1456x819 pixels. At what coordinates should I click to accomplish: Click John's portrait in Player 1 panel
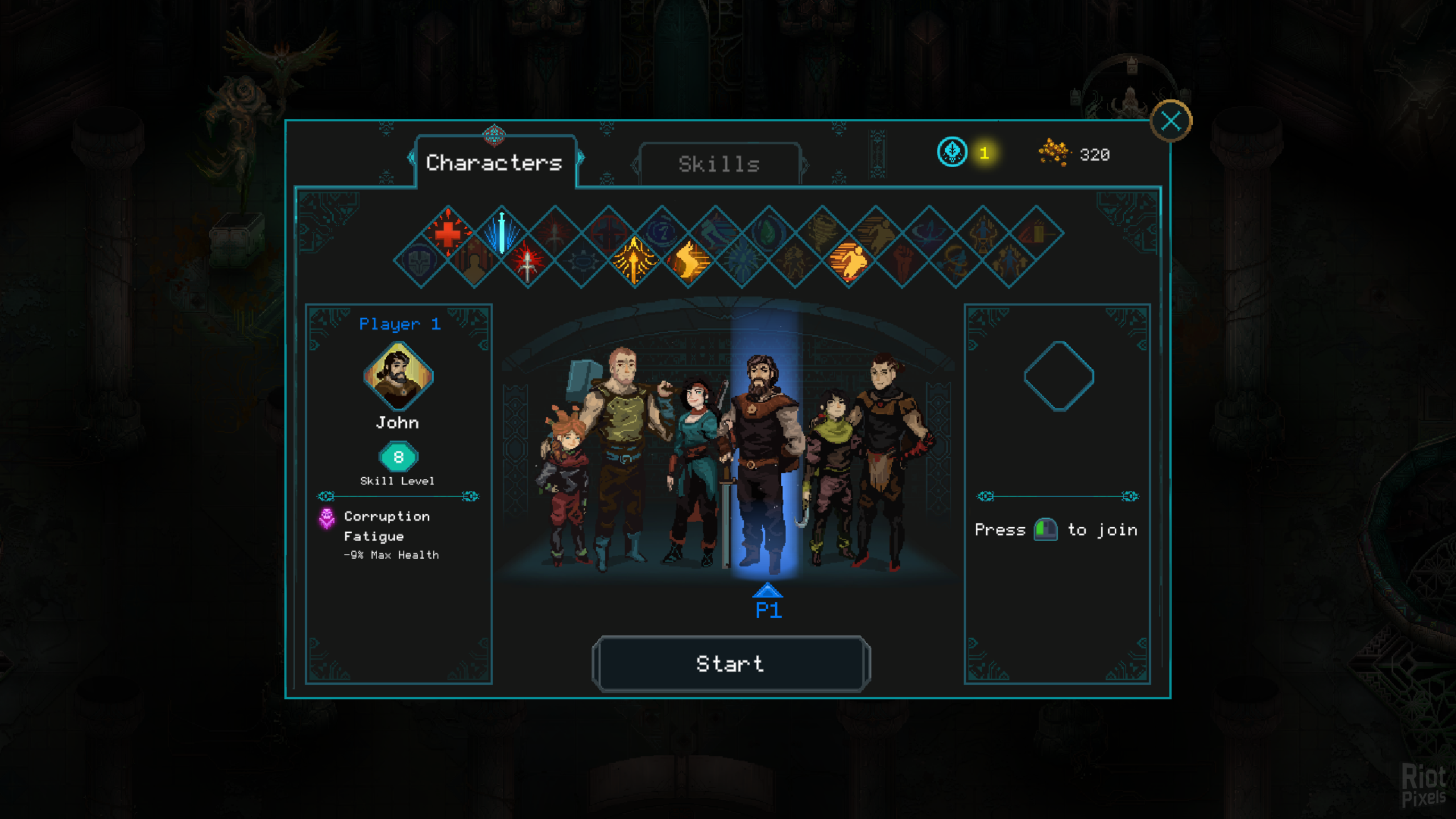click(398, 376)
